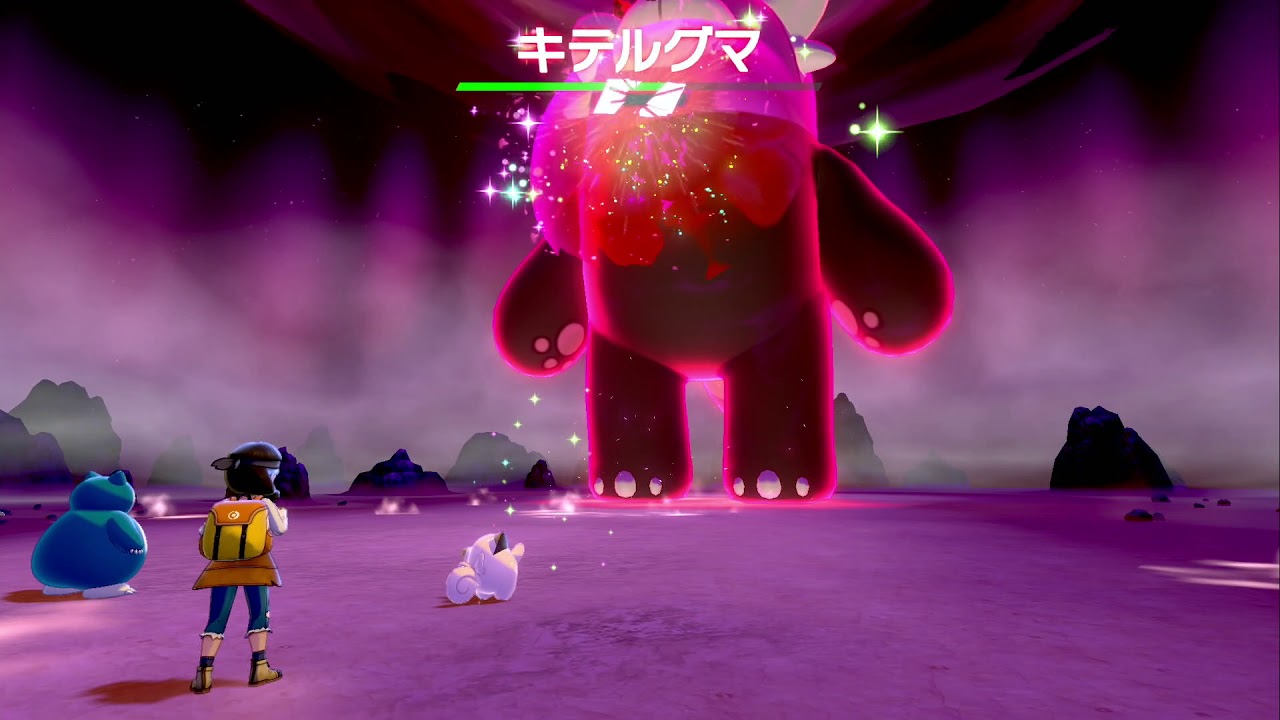Open the キテルグマ nameplate menu

tap(641, 46)
